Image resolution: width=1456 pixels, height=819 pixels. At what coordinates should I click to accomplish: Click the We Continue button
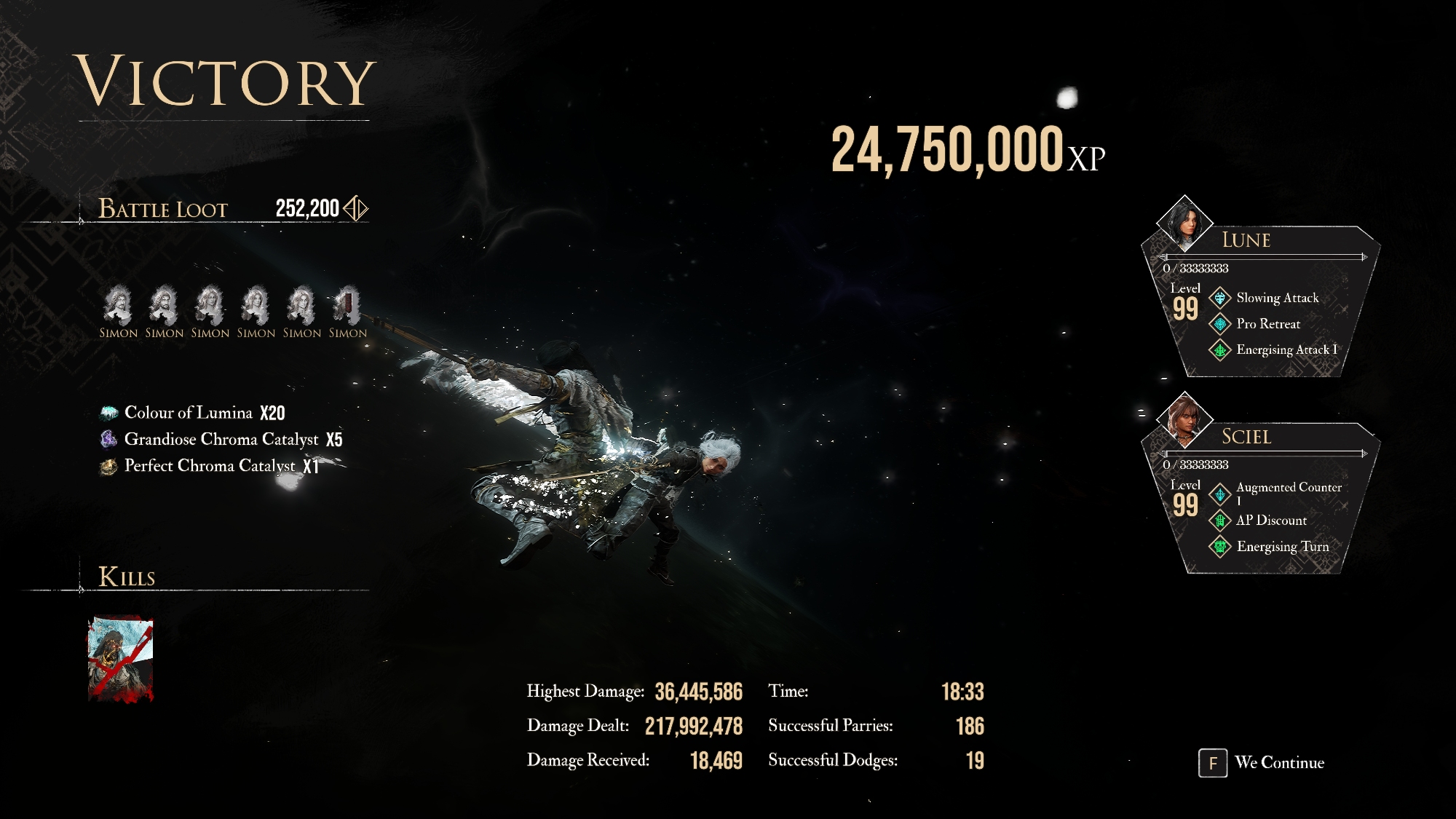click(x=1262, y=763)
